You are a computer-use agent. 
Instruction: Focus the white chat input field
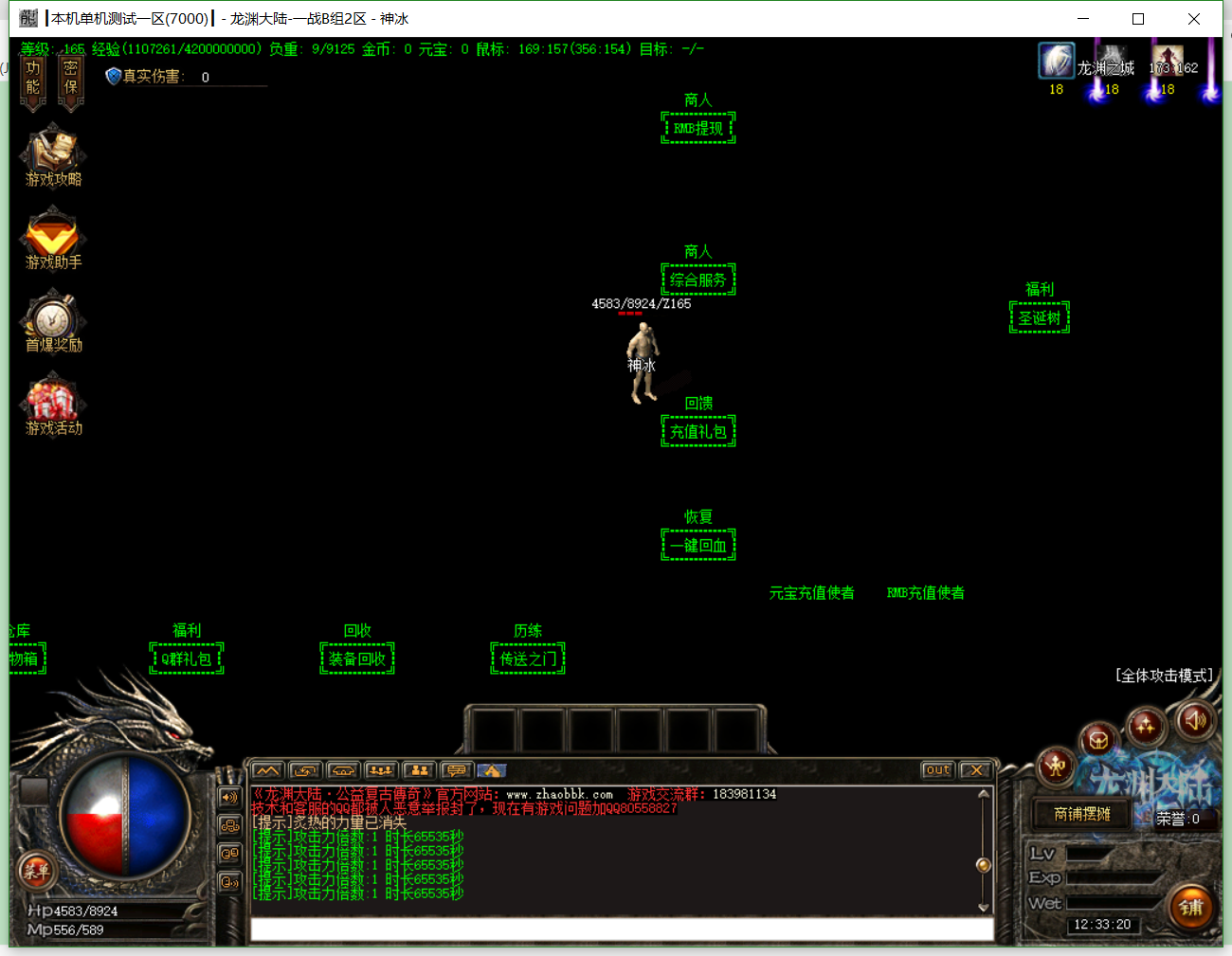[621, 929]
